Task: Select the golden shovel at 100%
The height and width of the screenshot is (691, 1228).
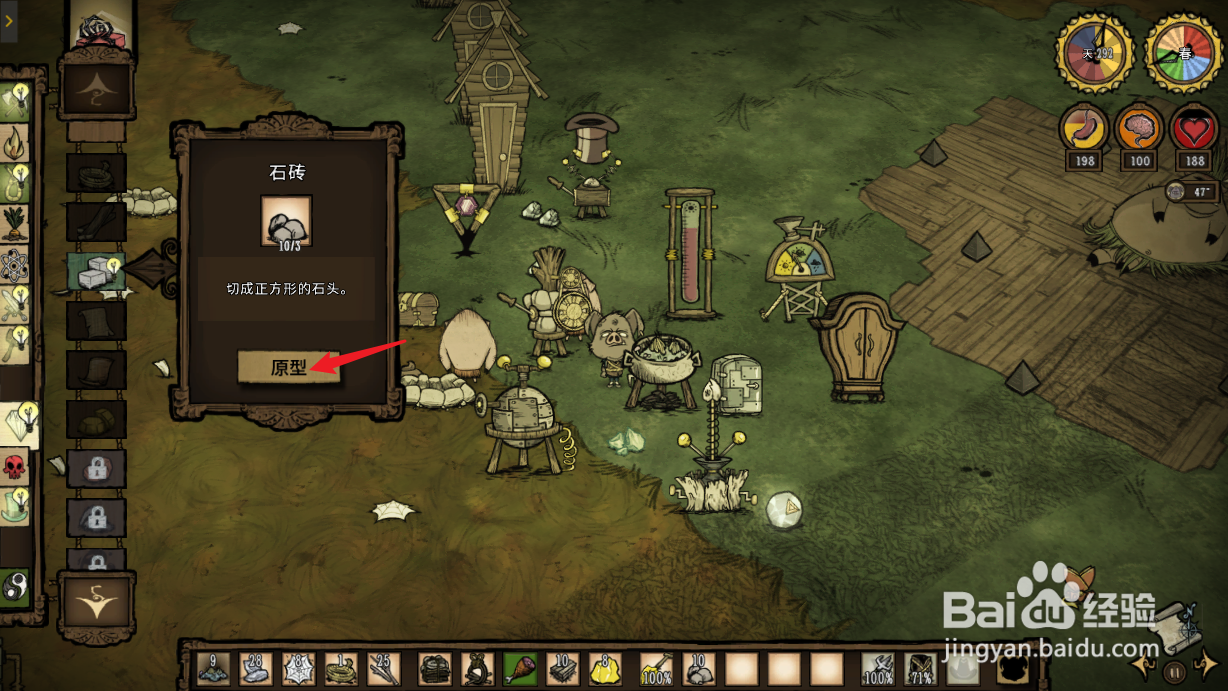Action: (x=656, y=668)
